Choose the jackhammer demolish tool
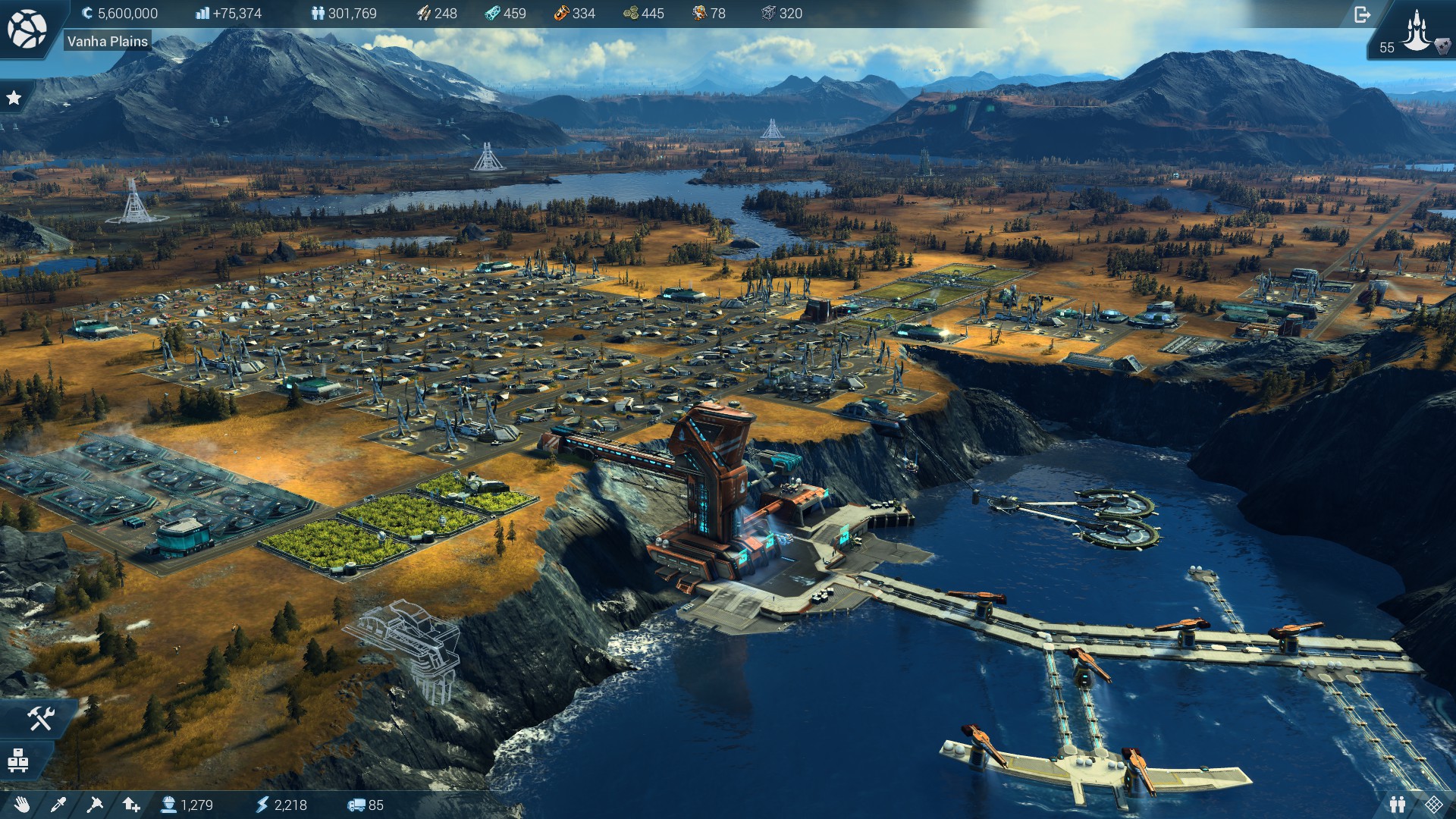The image size is (1456, 819). 95,805
